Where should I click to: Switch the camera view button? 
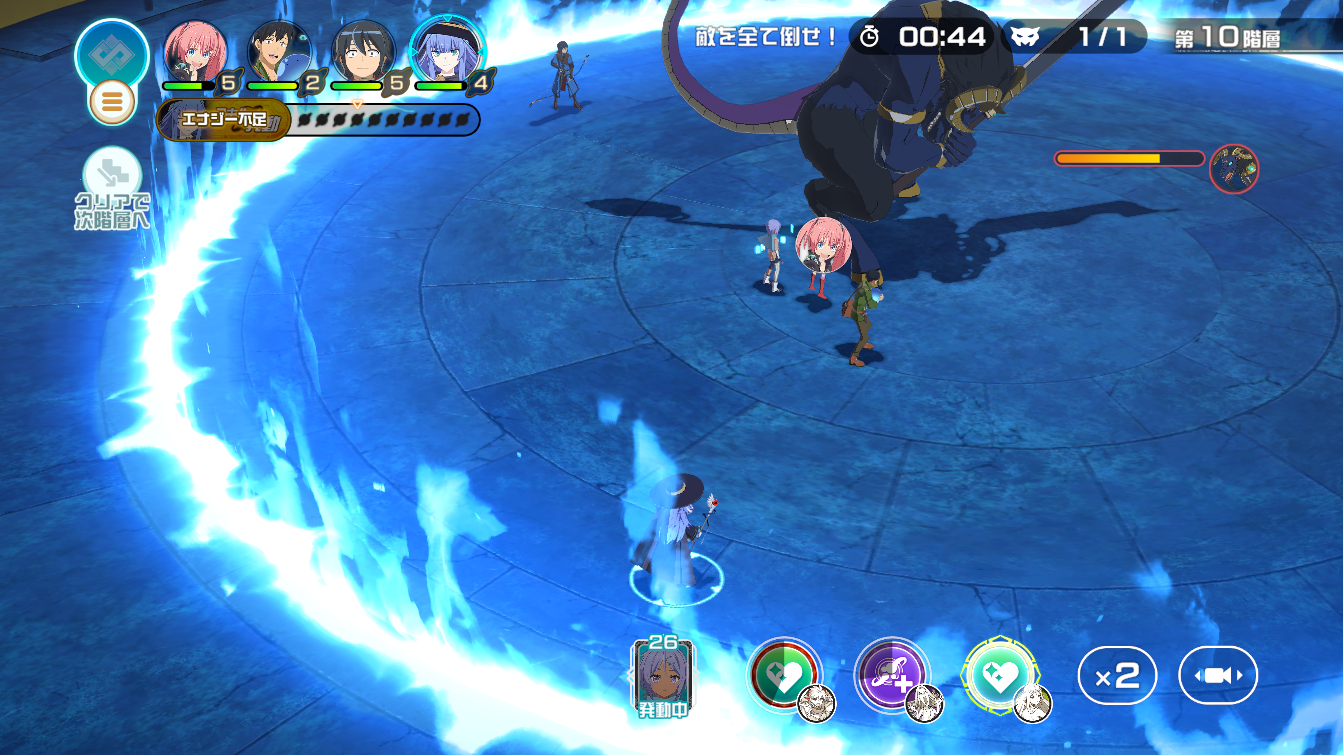tap(1217, 676)
